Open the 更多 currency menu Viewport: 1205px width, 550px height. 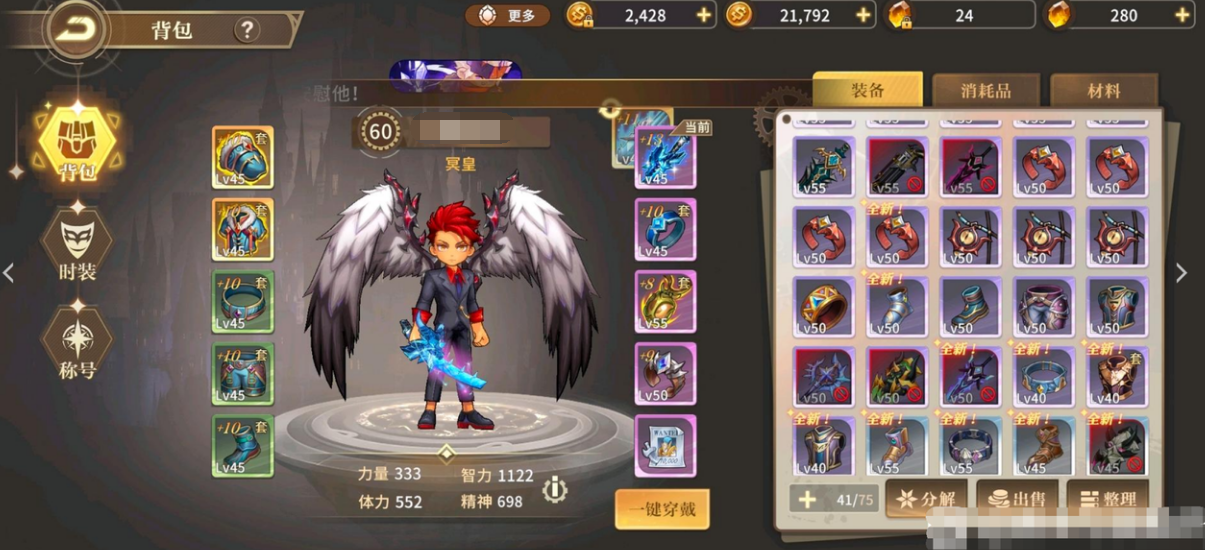point(508,15)
